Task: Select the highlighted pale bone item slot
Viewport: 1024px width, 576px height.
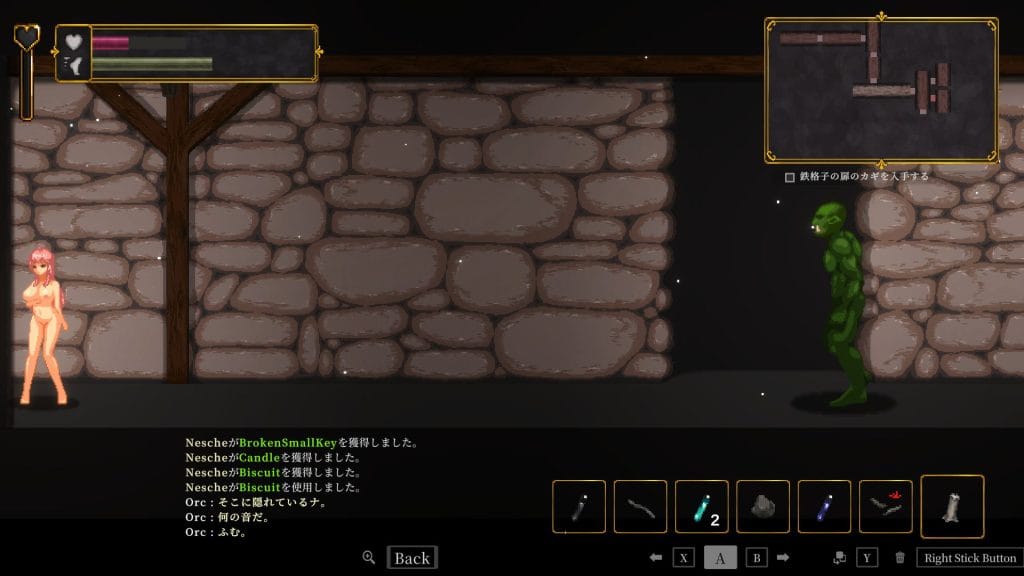Action: point(951,506)
